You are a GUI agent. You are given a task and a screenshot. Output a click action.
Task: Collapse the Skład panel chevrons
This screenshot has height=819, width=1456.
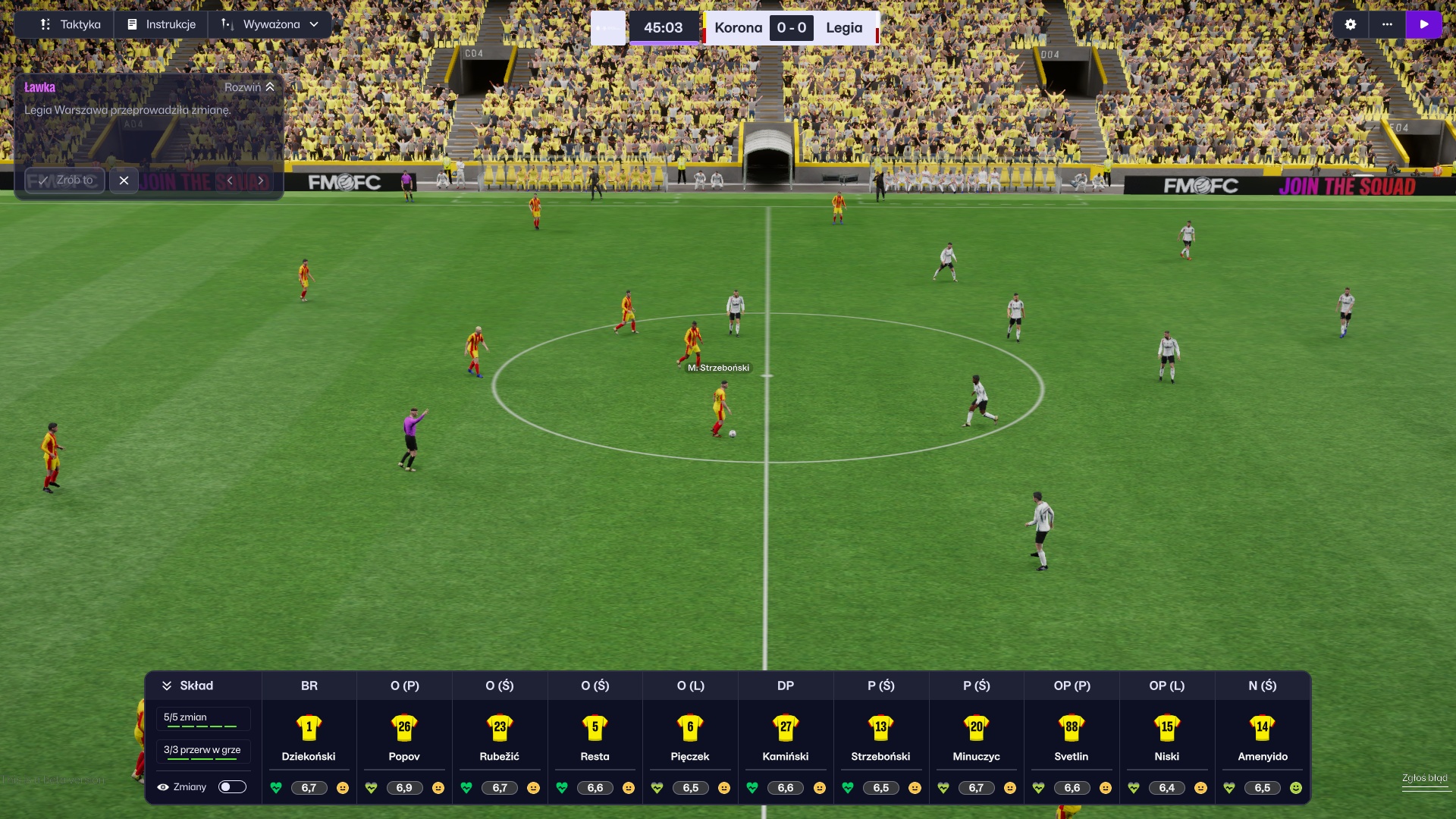[168, 685]
